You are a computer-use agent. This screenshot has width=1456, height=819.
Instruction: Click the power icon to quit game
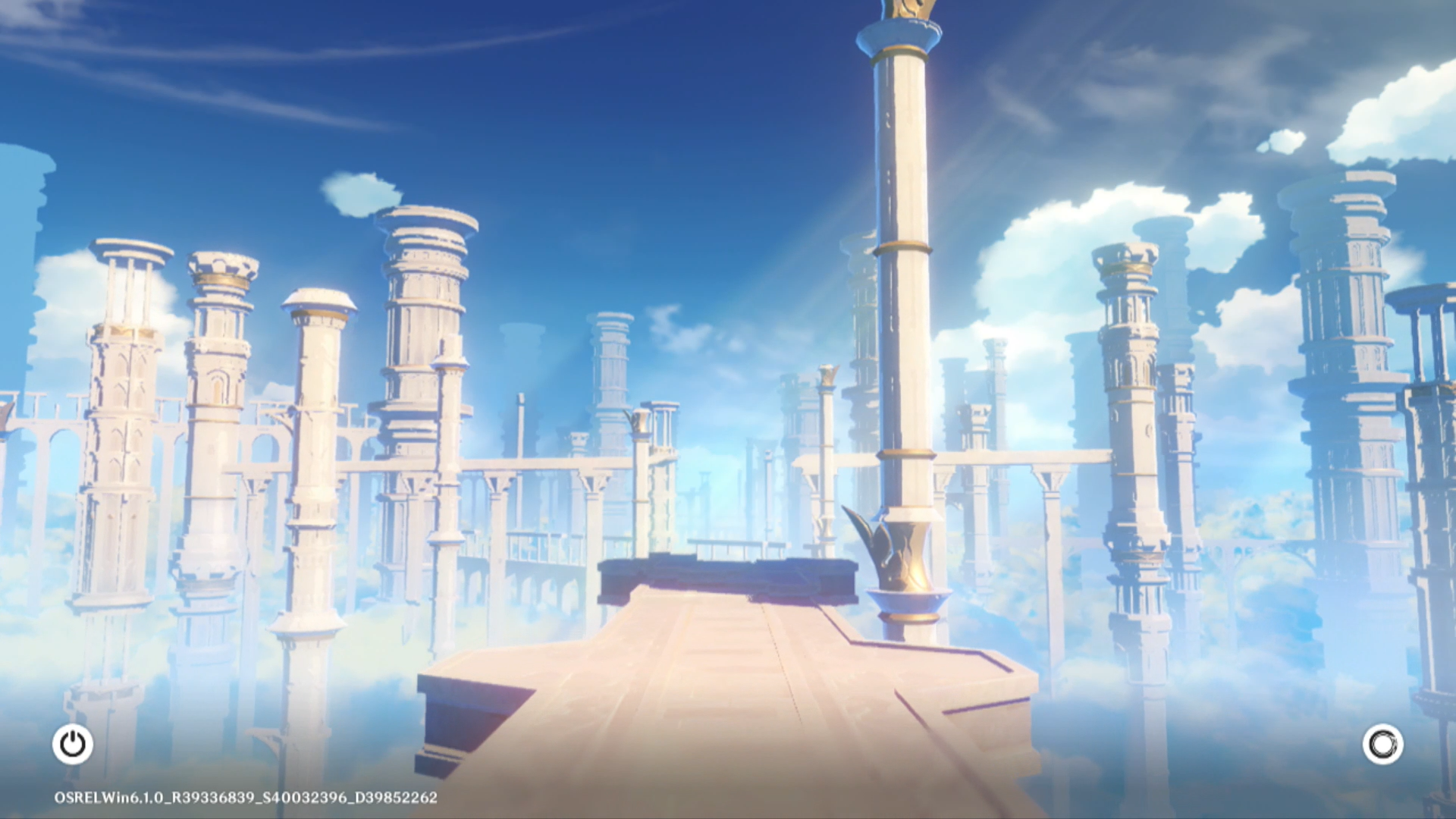point(73,744)
